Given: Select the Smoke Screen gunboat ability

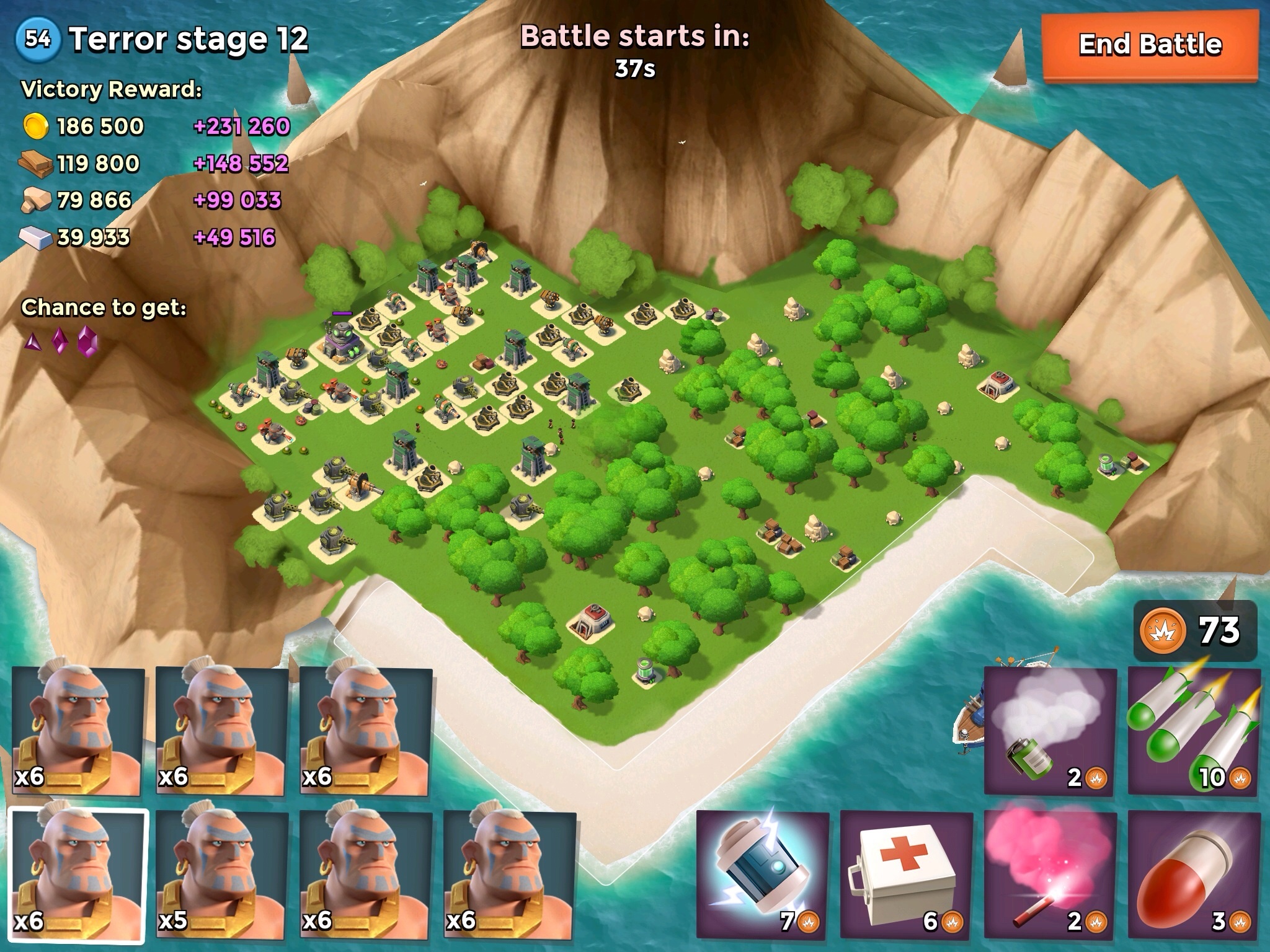Looking at the screenshot, I should (1050, 731).
